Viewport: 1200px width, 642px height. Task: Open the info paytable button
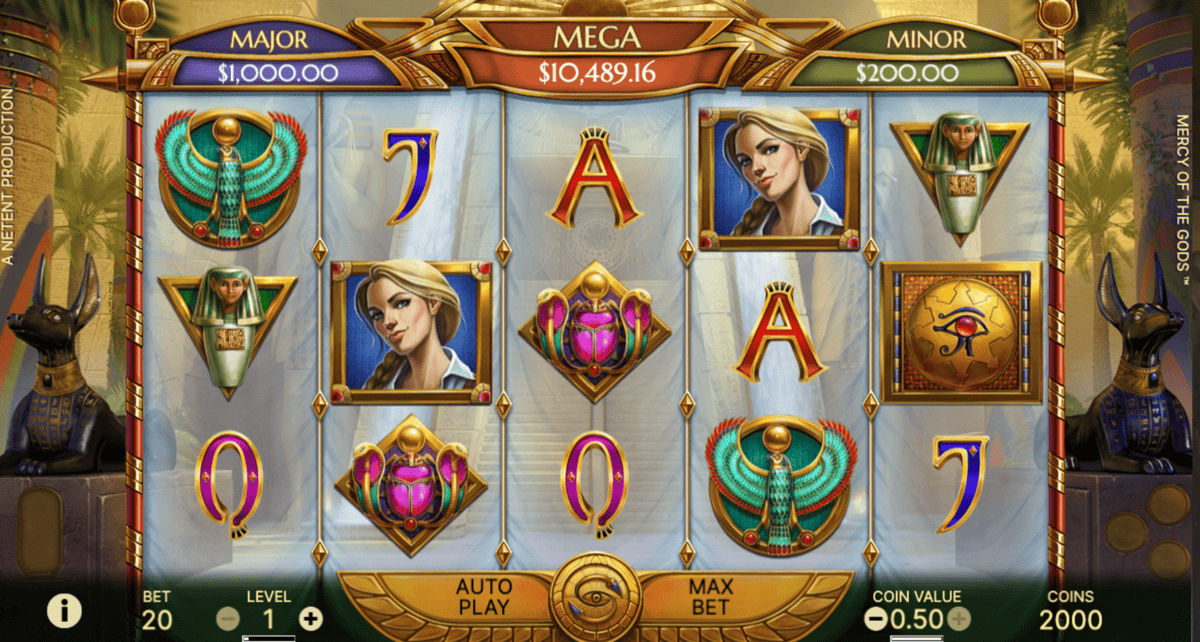click(64, 608)
